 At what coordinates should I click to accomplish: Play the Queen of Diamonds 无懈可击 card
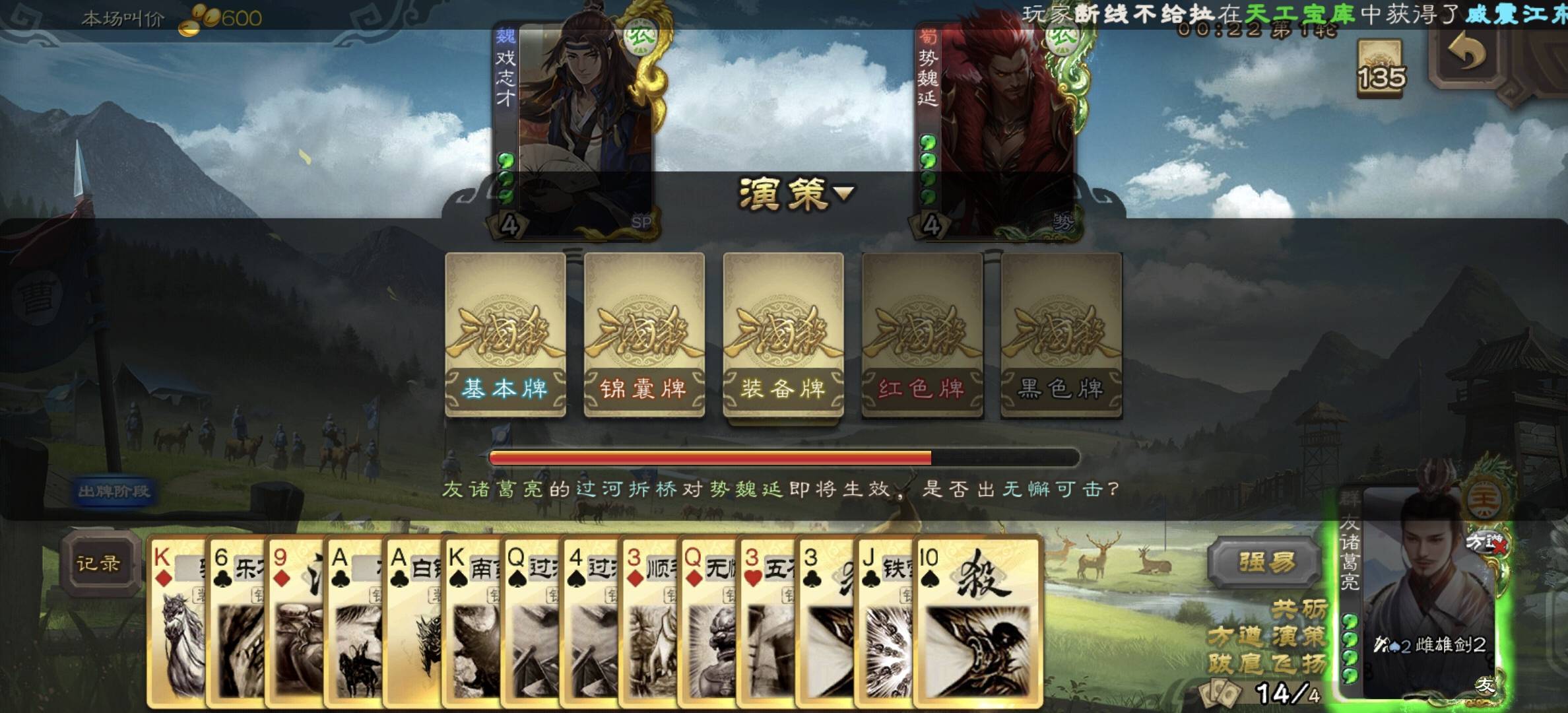pyautogui.click(x=706, y=621)
